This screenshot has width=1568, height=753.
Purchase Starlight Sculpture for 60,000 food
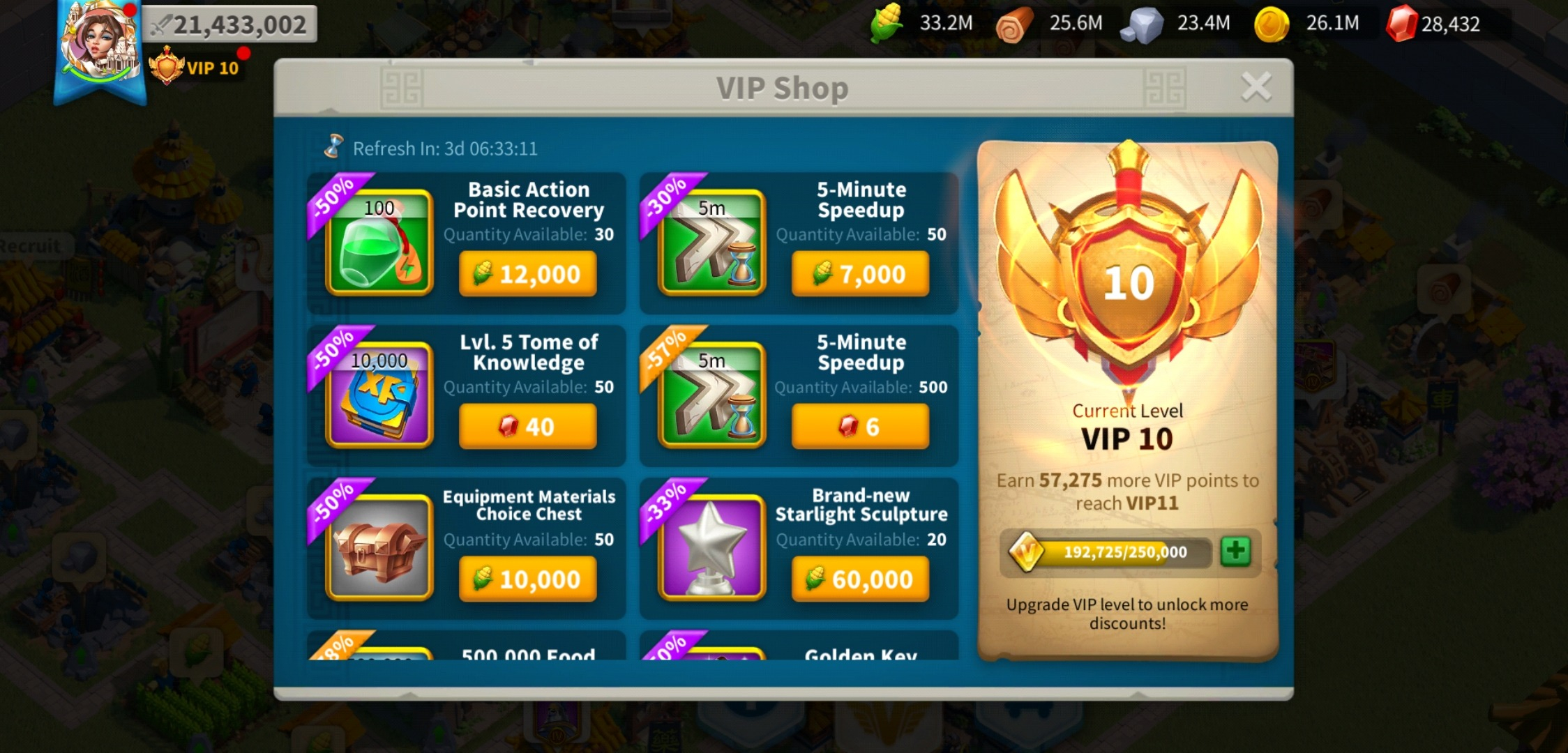click(861, 578)
